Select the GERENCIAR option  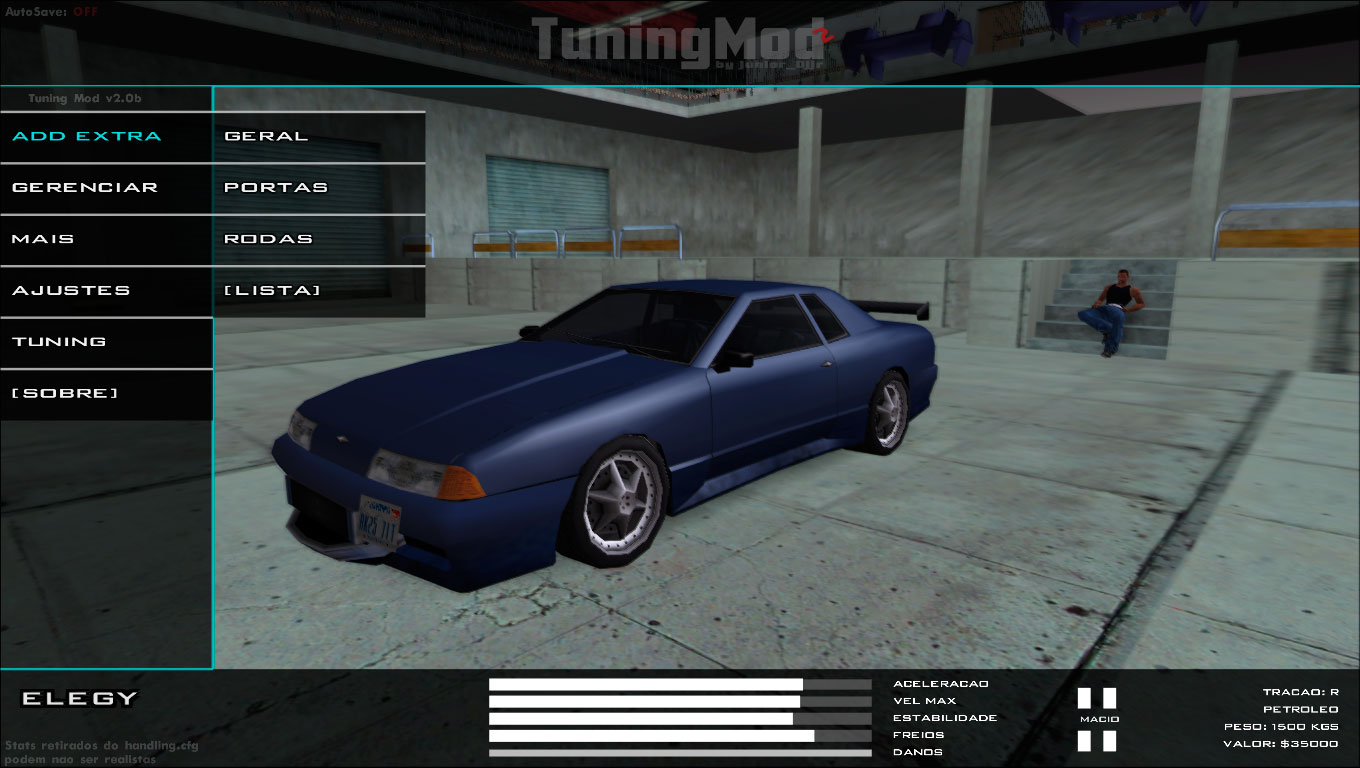[84, 187]
